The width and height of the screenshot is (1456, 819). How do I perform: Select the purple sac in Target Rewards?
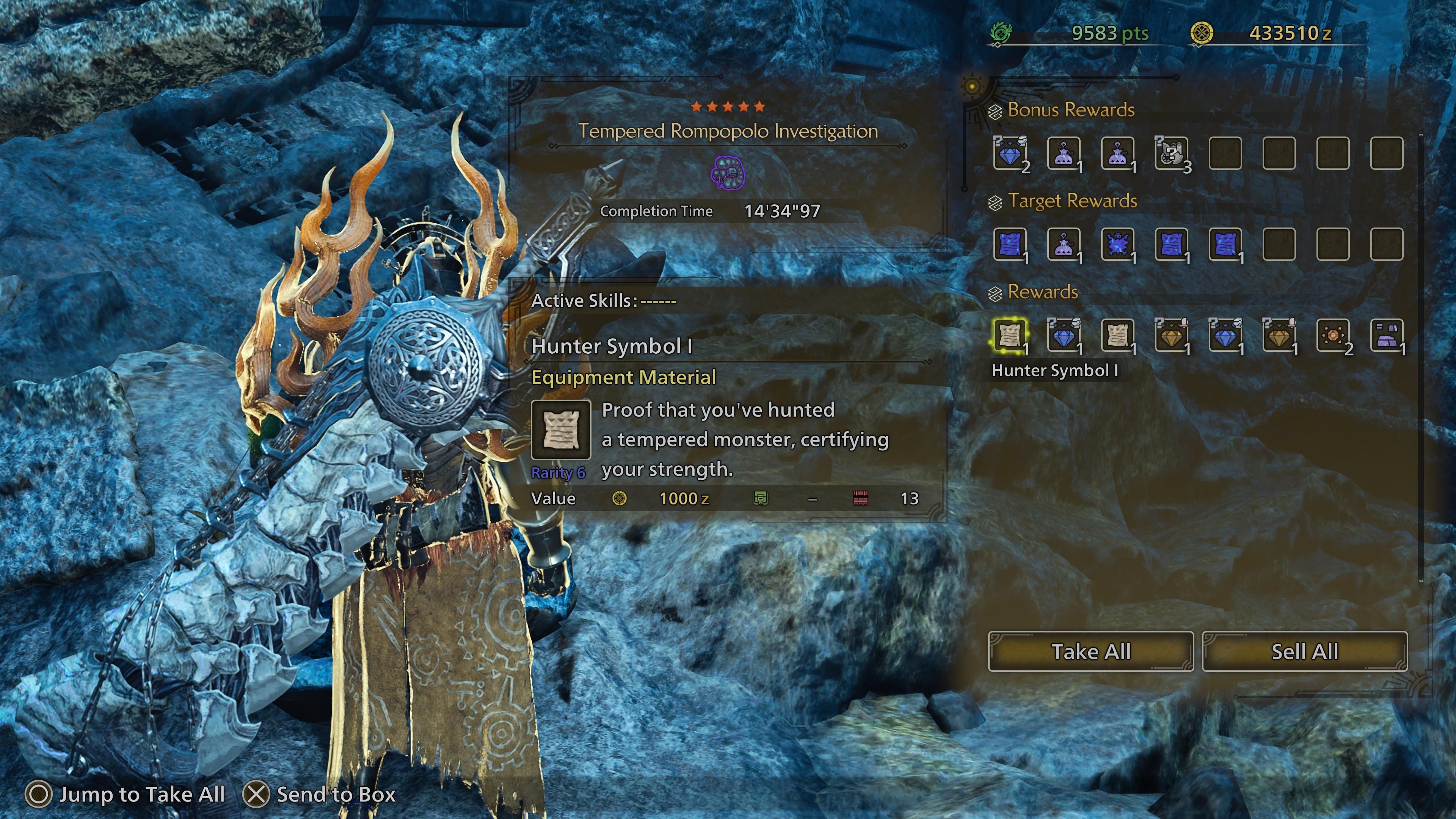[1063, 245]
